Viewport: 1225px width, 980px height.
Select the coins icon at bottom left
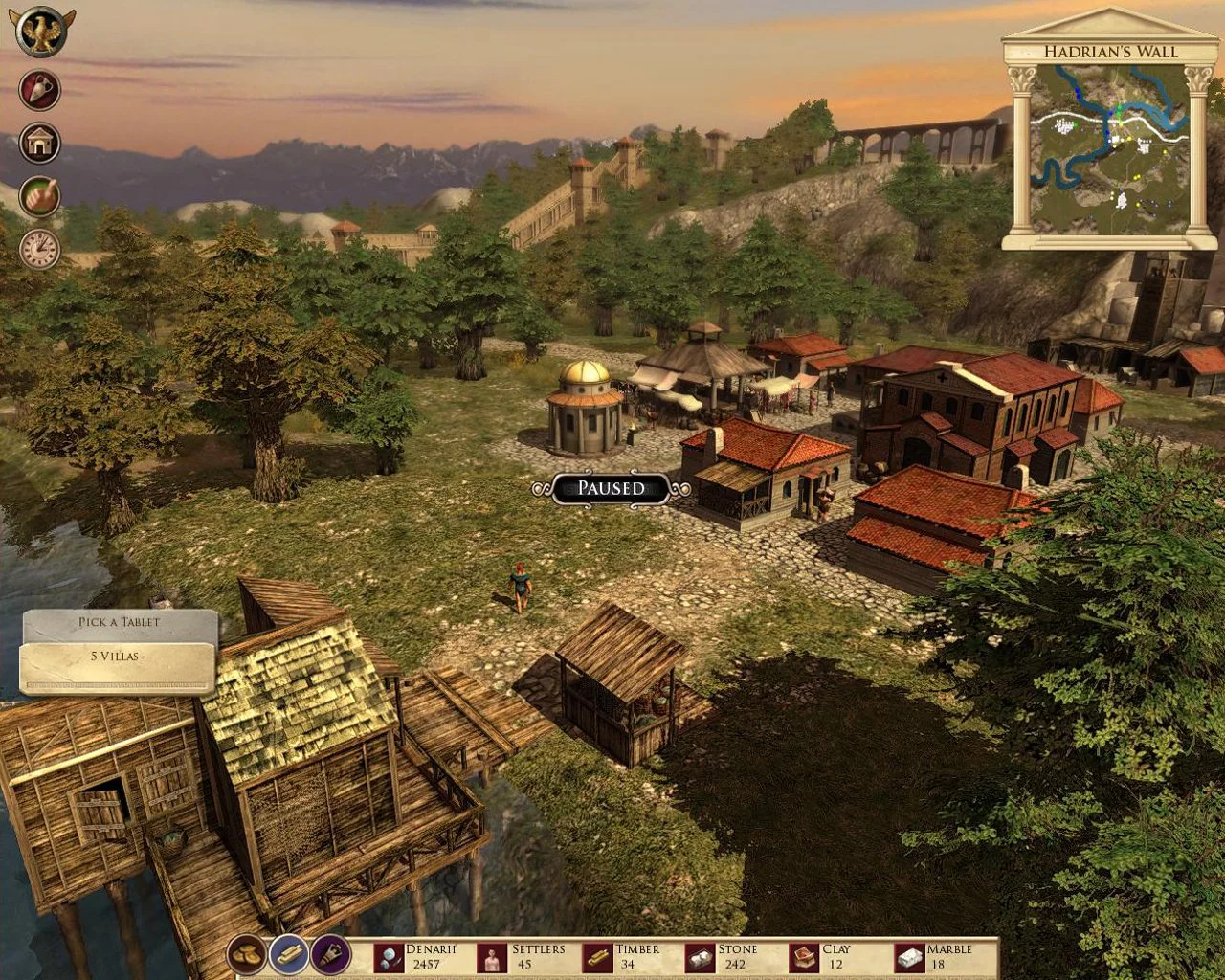pyautogui.click(x=246, y=955)
